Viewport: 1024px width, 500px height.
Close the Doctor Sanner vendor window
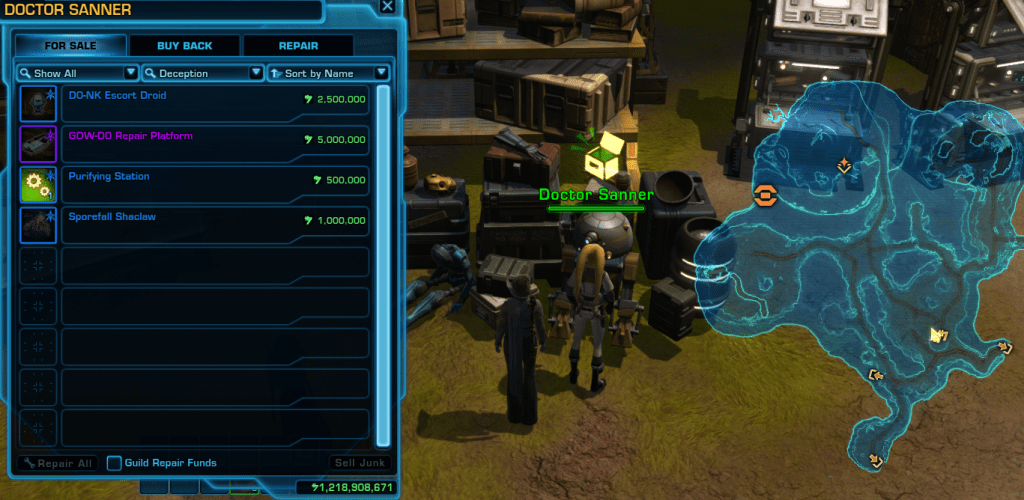[x=387, y=7]
